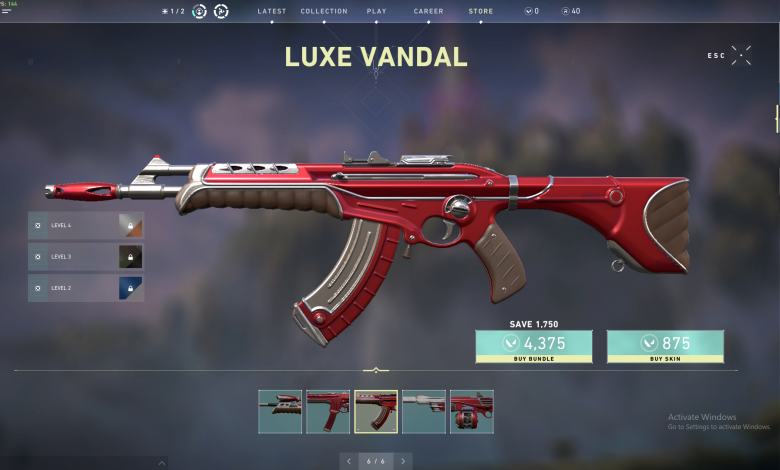Screen dimensions: 780x470
Task: Close the skin preview with the X button
Action: tap(741, 55)
